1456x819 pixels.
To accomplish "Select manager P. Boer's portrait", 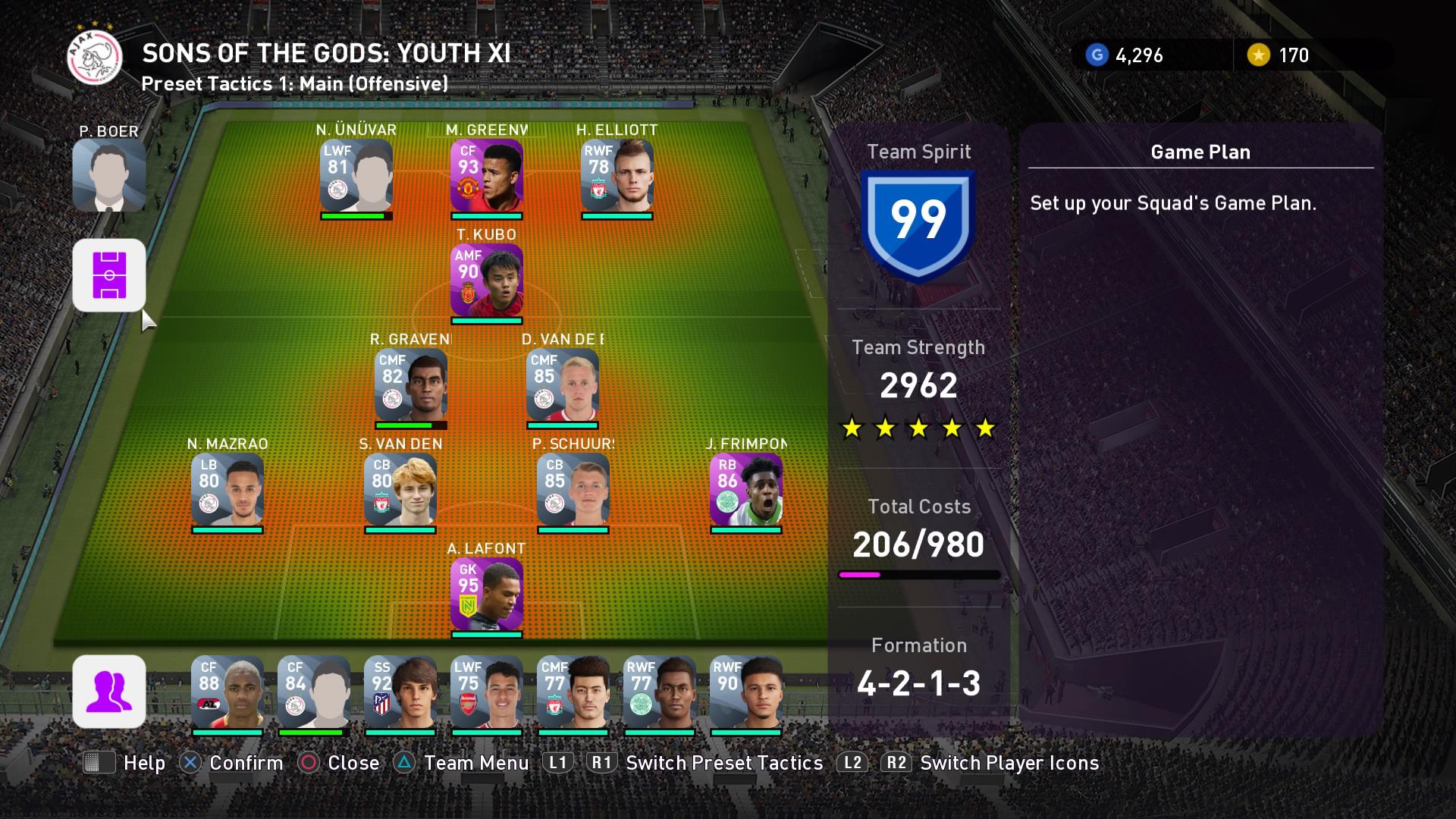I will (109, 176).
